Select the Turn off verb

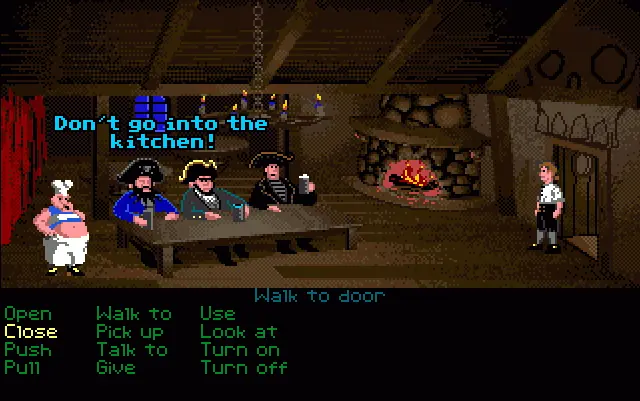(x=244, y=368)
